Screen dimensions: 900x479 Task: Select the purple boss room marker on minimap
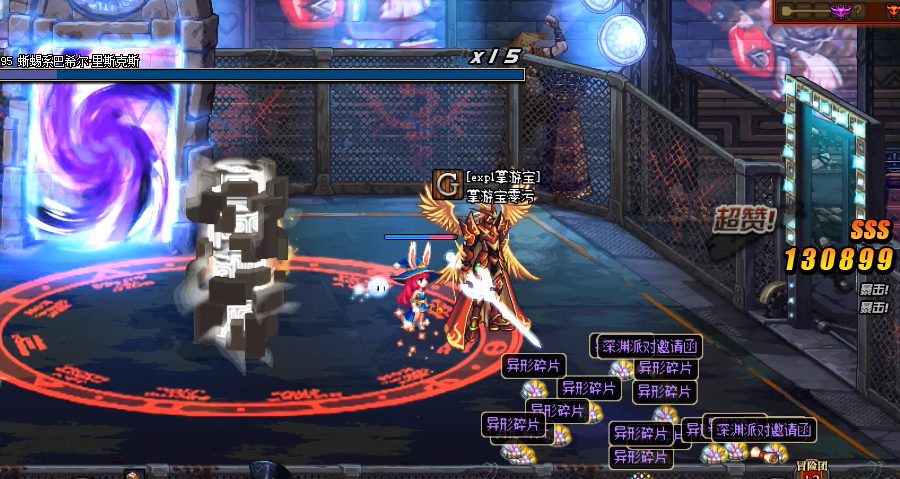[x=840, y=11]
